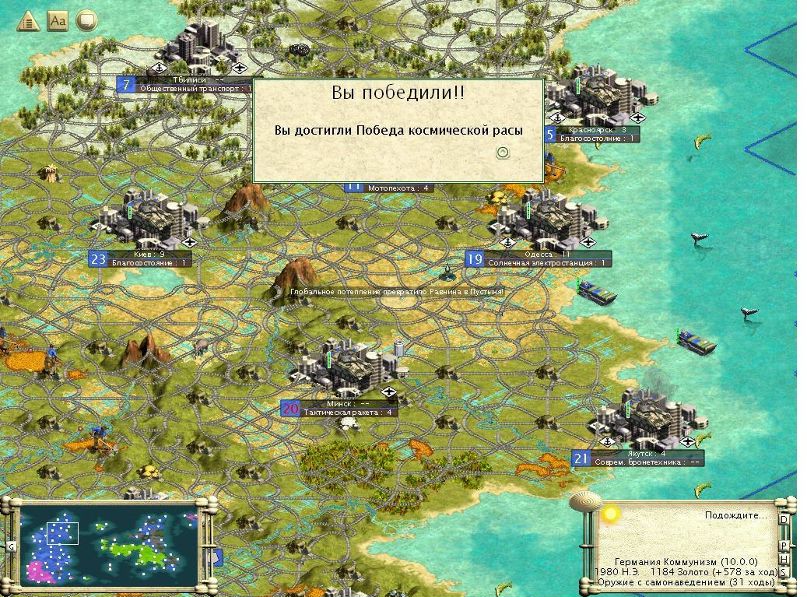The image size is (807, 597).
Task: Open the advisors round button
Action: (x=87, y=21)
